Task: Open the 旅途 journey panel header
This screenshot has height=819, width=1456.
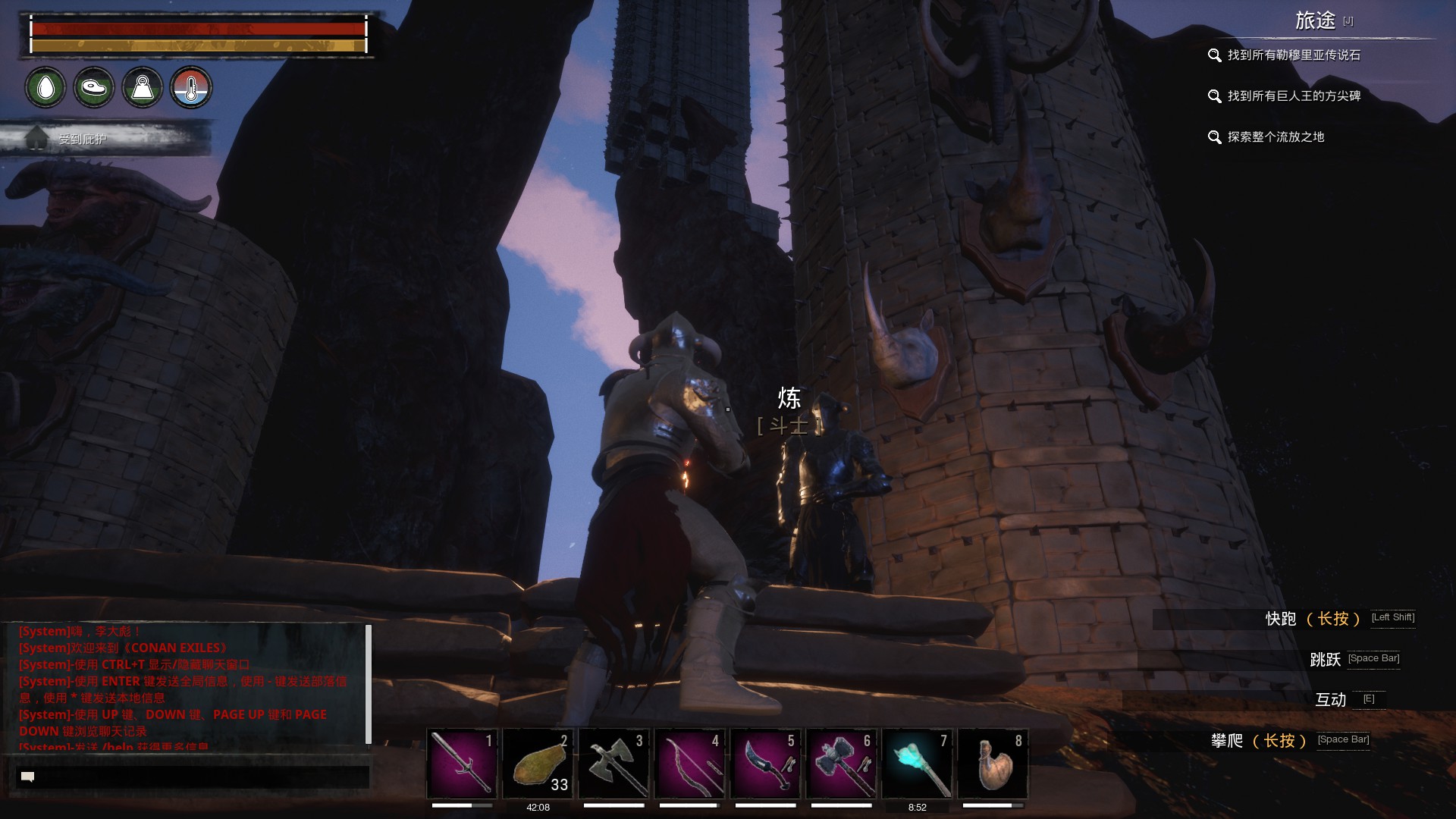Action: coord(1316,20)
